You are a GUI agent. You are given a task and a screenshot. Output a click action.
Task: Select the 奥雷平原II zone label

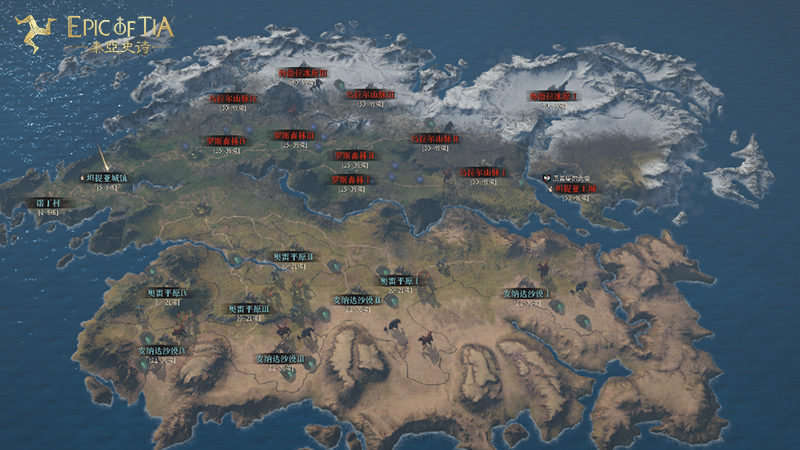(294, 257)
